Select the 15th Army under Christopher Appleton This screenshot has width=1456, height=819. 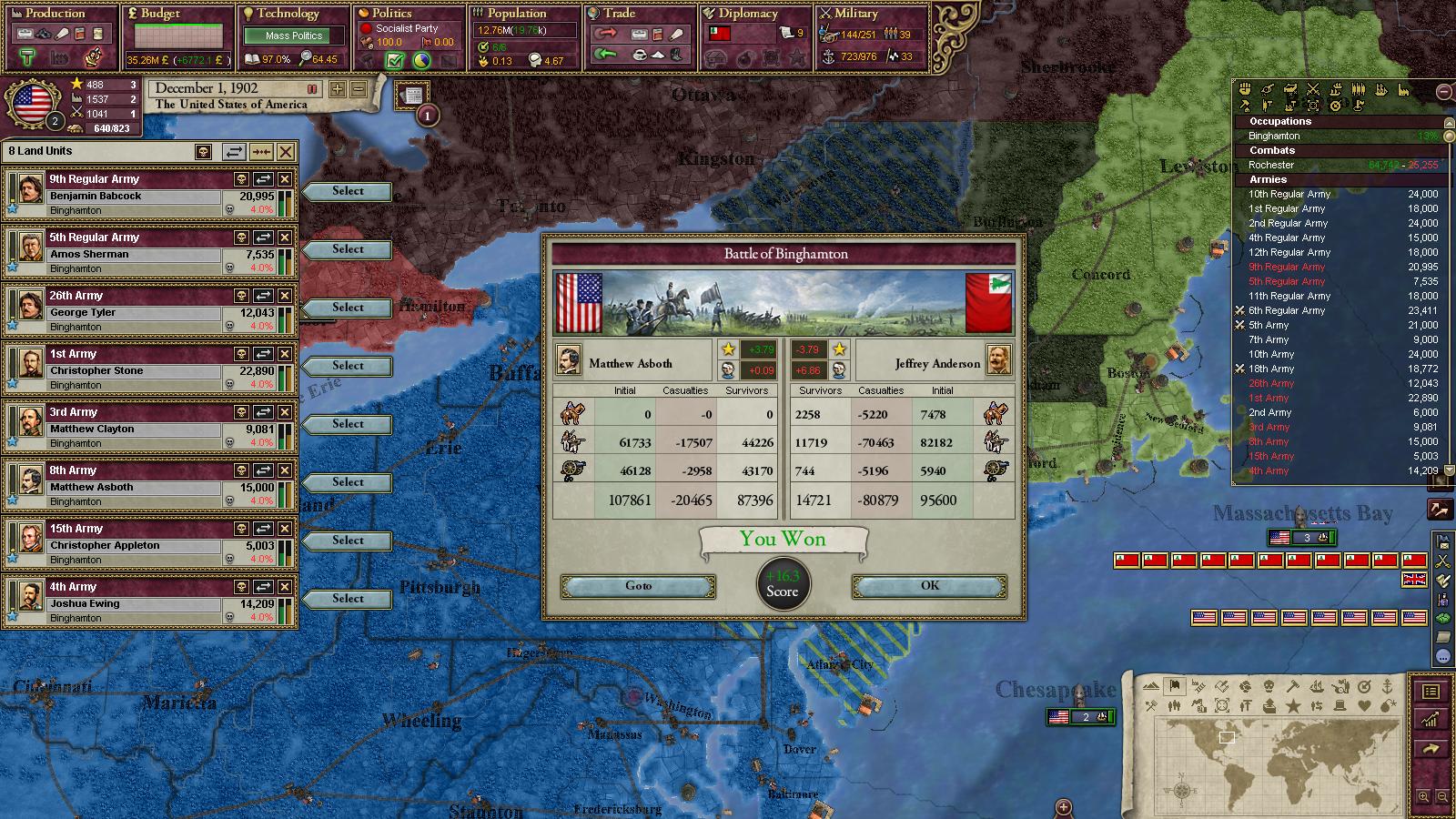pos(347,541)
